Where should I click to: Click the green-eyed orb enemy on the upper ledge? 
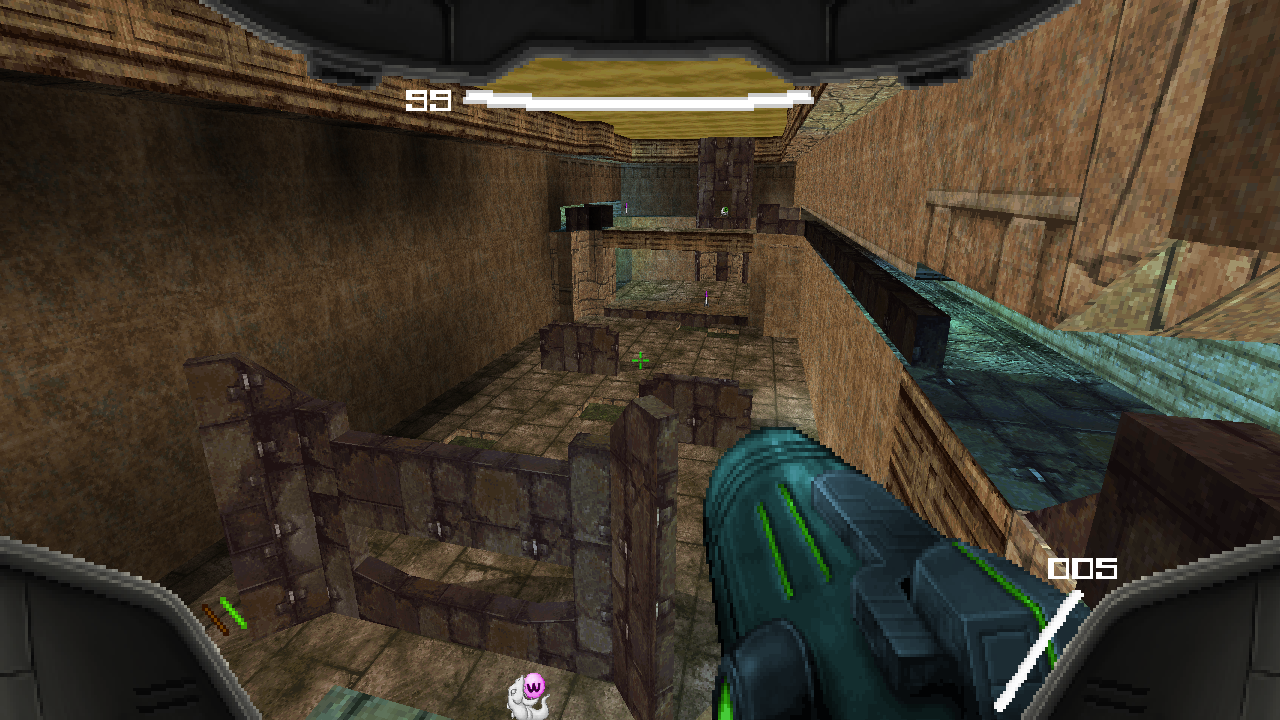pyautogui.click(x=724, y=211)
